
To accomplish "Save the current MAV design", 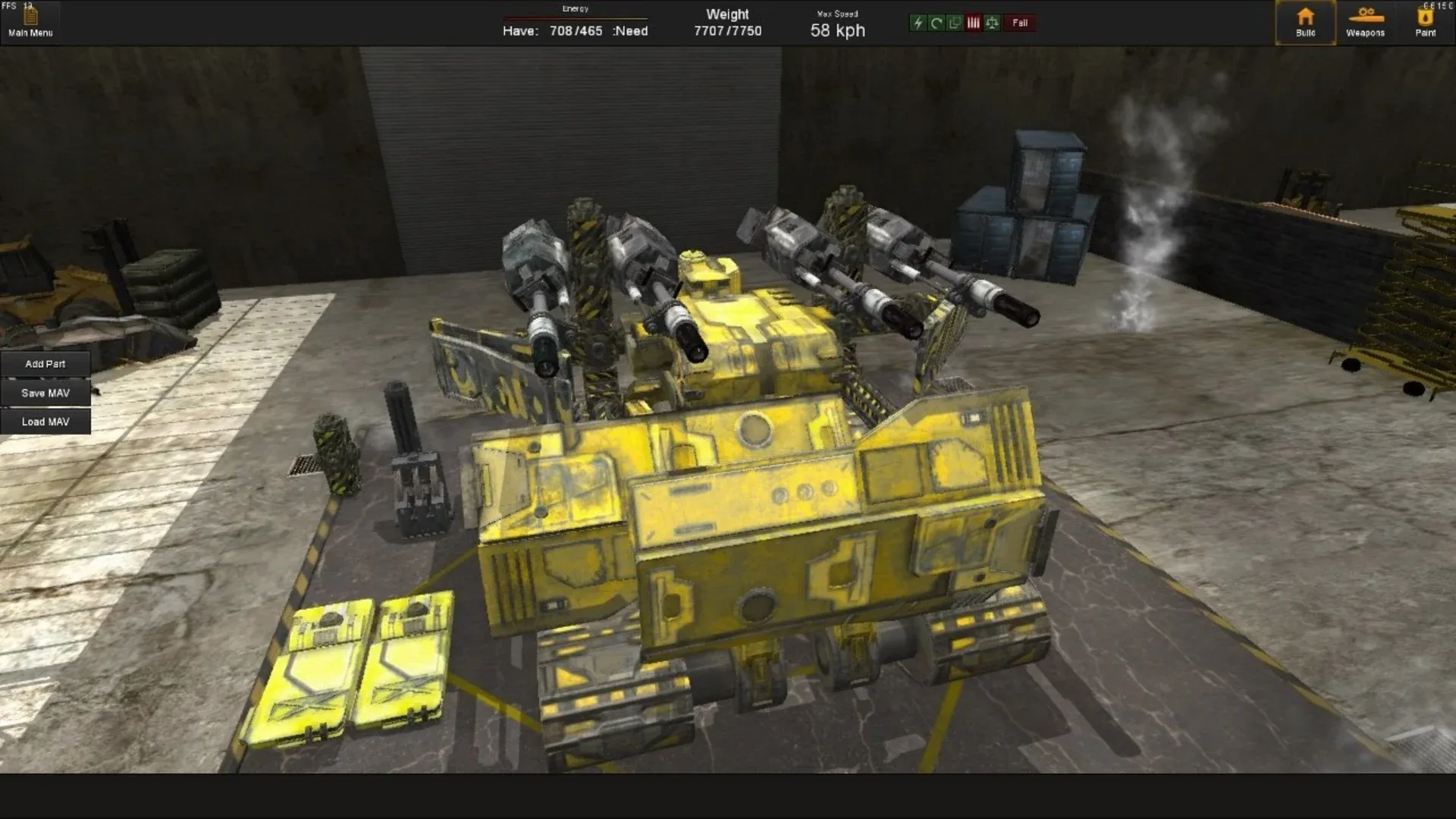I will [45, 393].
